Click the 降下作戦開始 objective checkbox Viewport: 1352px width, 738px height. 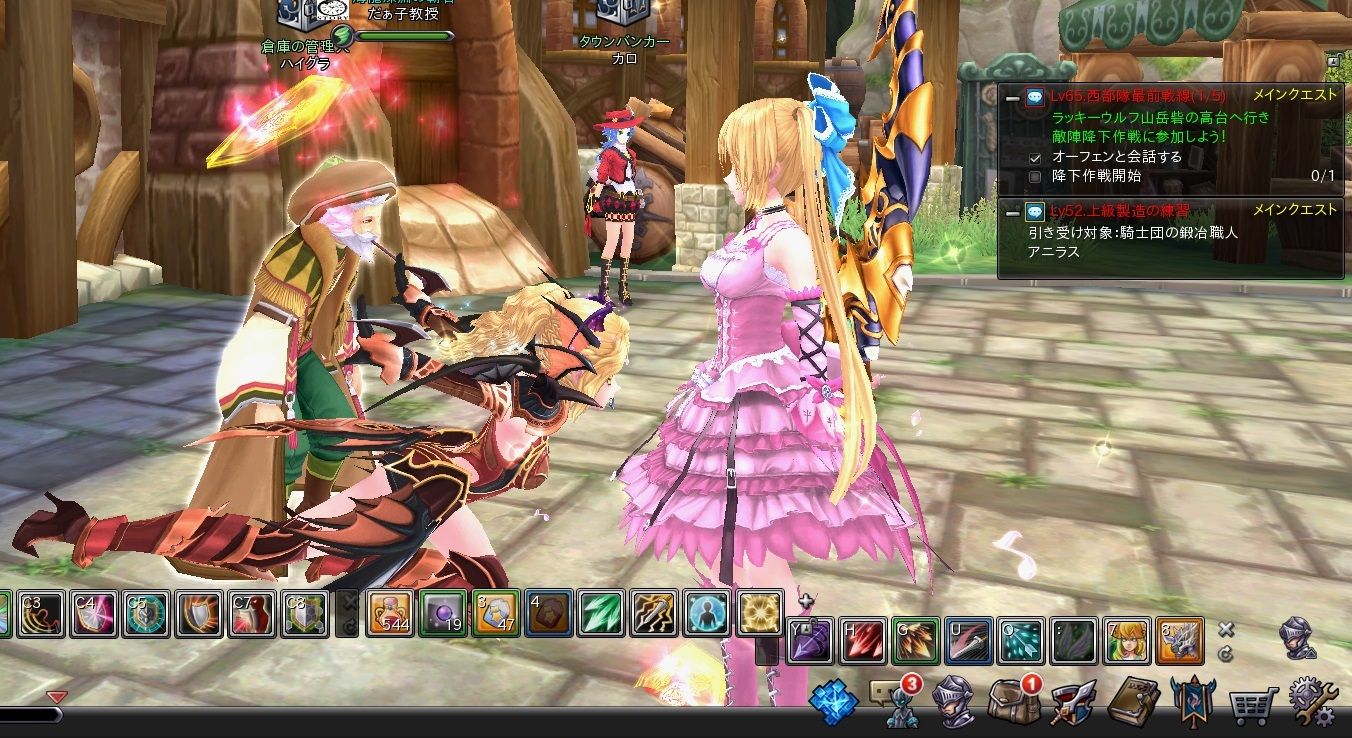point(1035,176)
